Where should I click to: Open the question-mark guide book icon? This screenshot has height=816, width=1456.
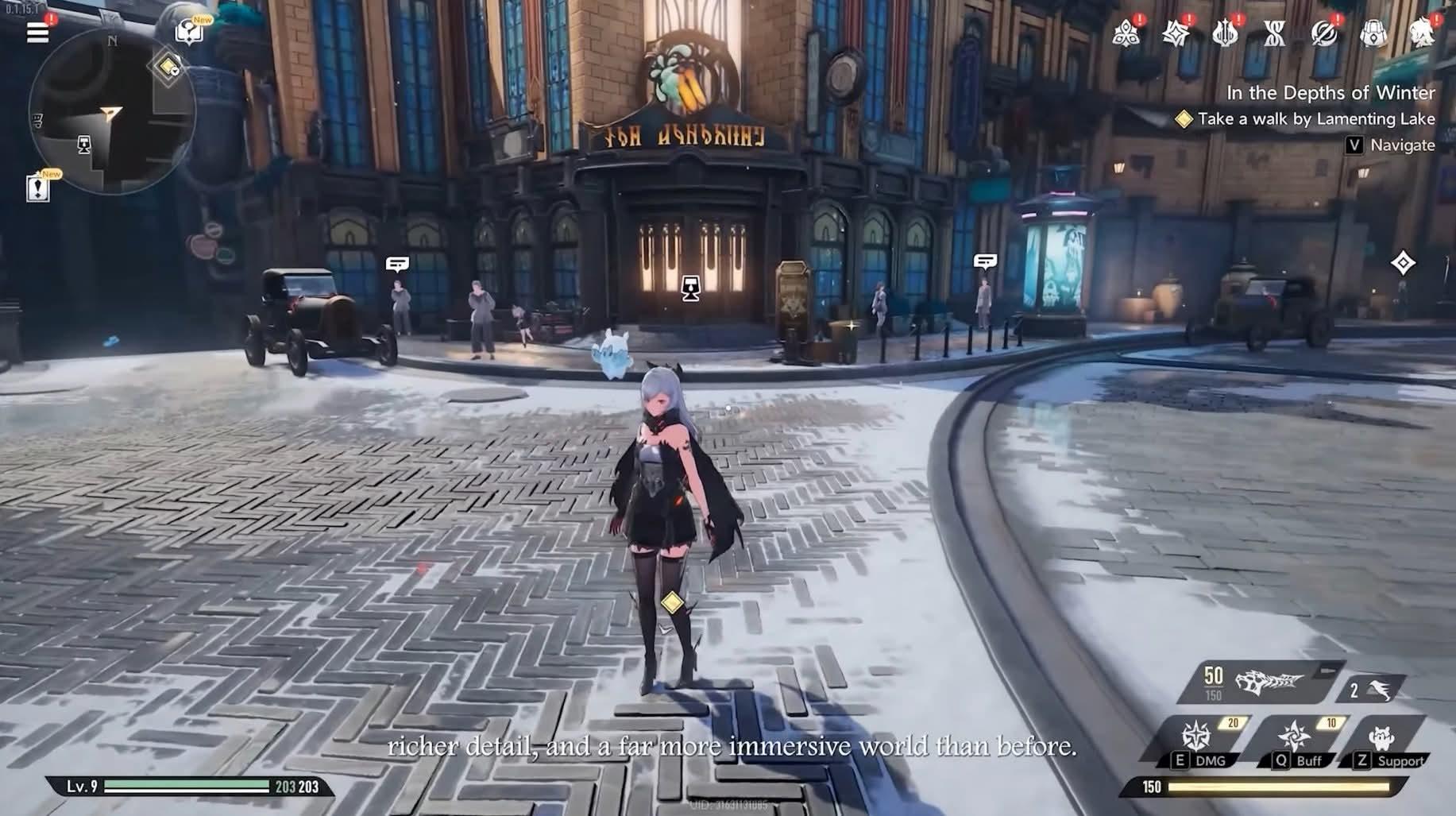coord(188,33)
